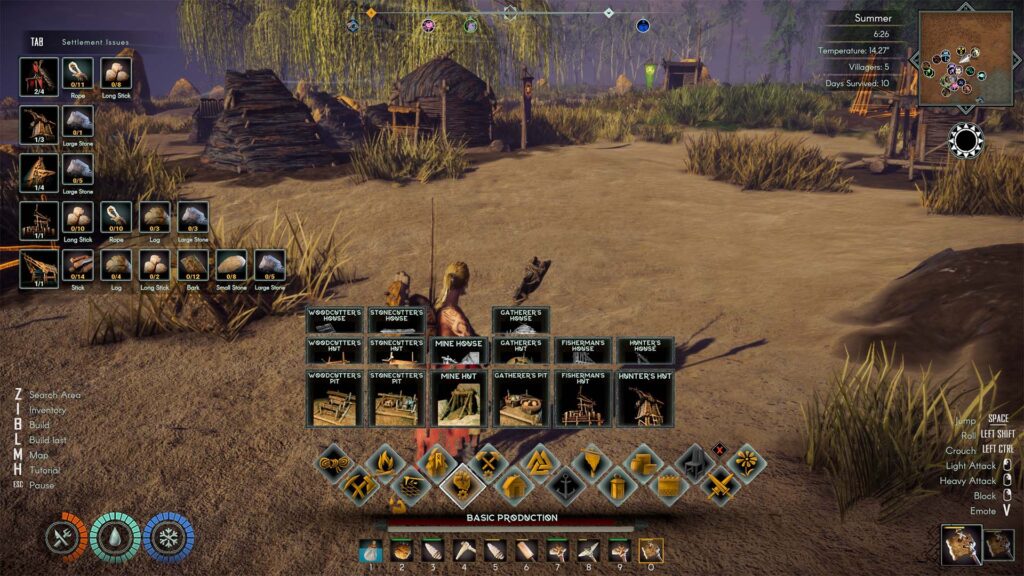Open the flower decoration build category

point(746,463)
